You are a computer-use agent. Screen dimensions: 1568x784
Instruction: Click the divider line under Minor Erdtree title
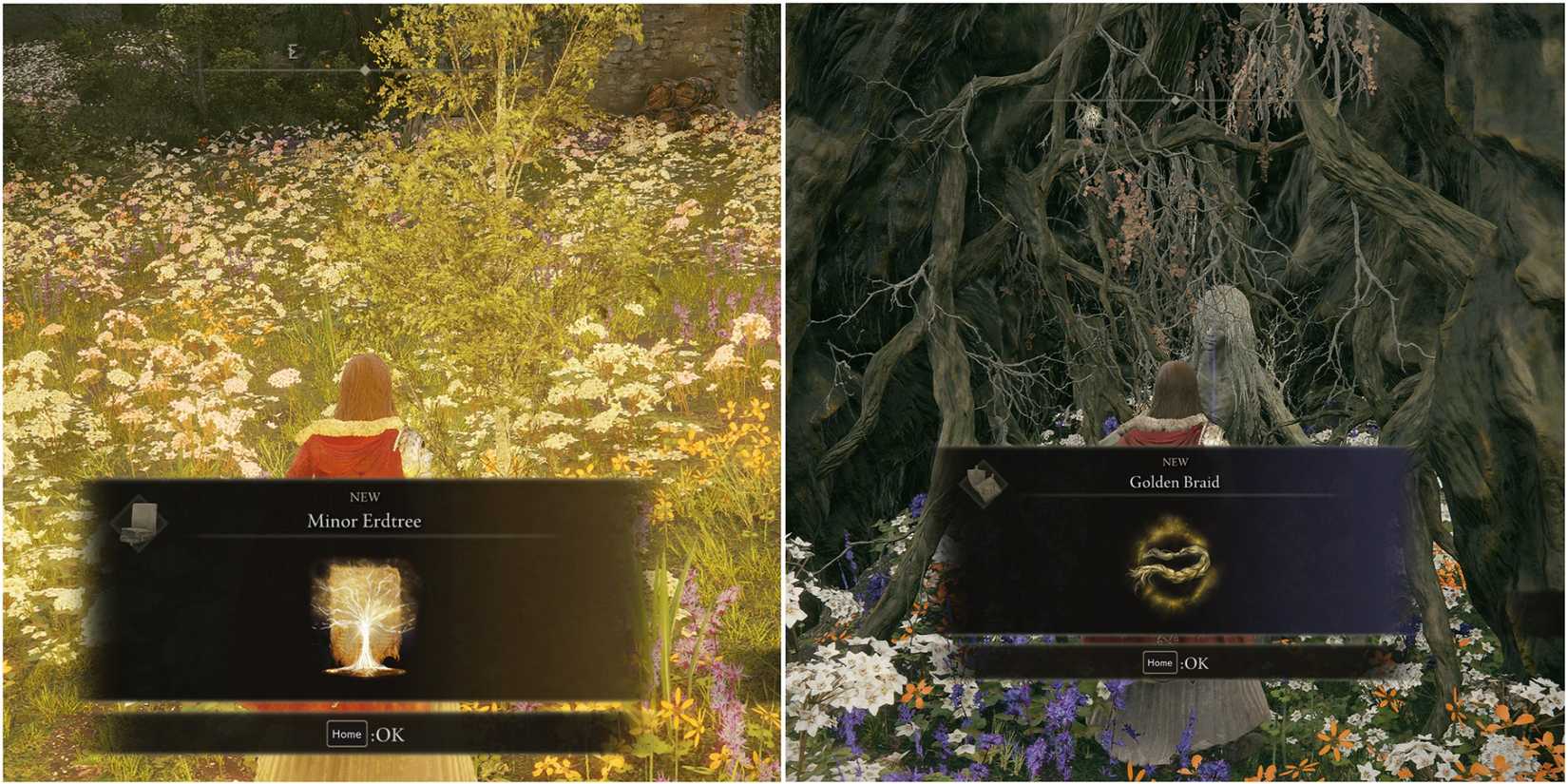point(367,538)
